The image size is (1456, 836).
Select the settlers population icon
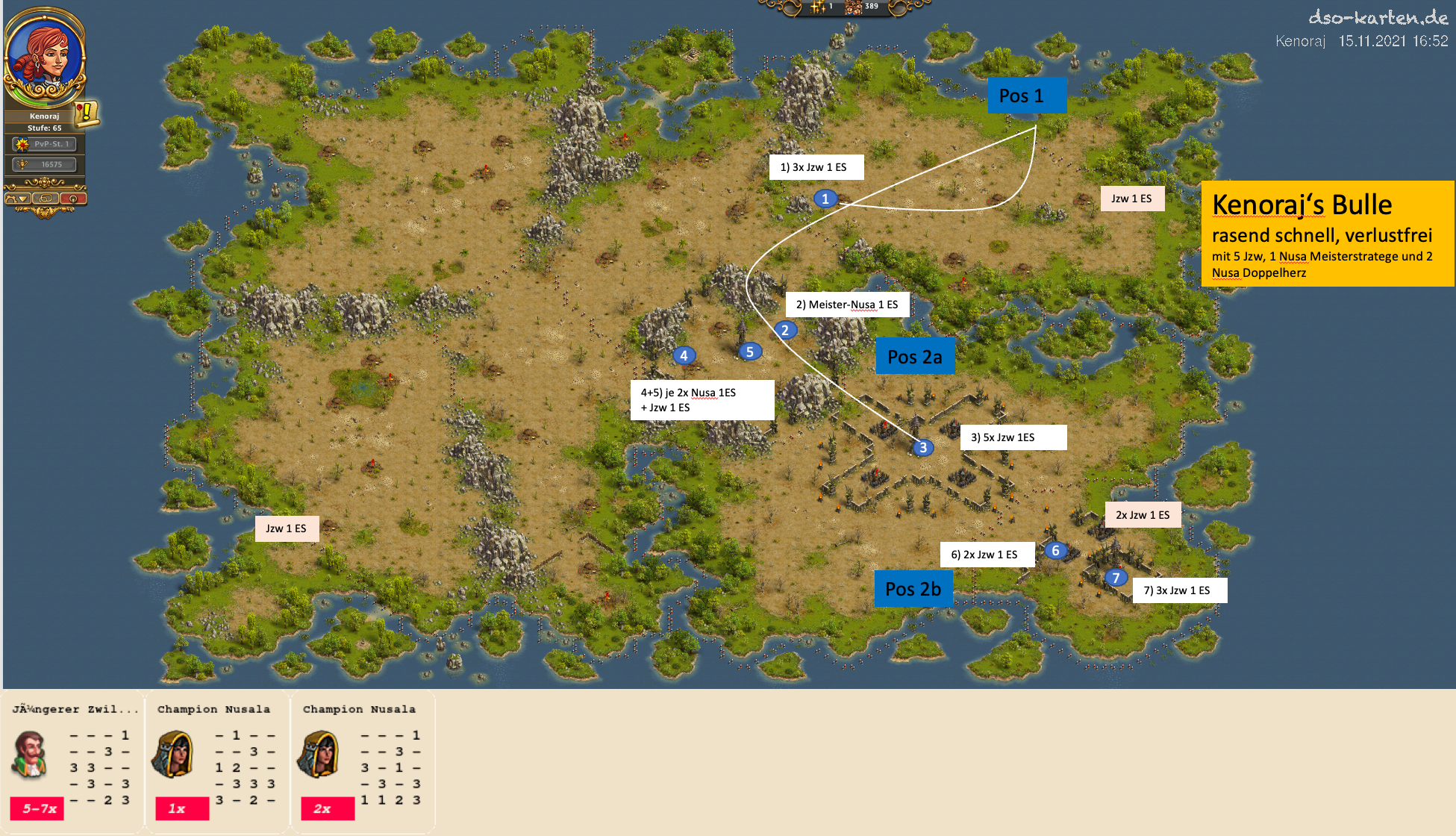(x=854, y=7)
